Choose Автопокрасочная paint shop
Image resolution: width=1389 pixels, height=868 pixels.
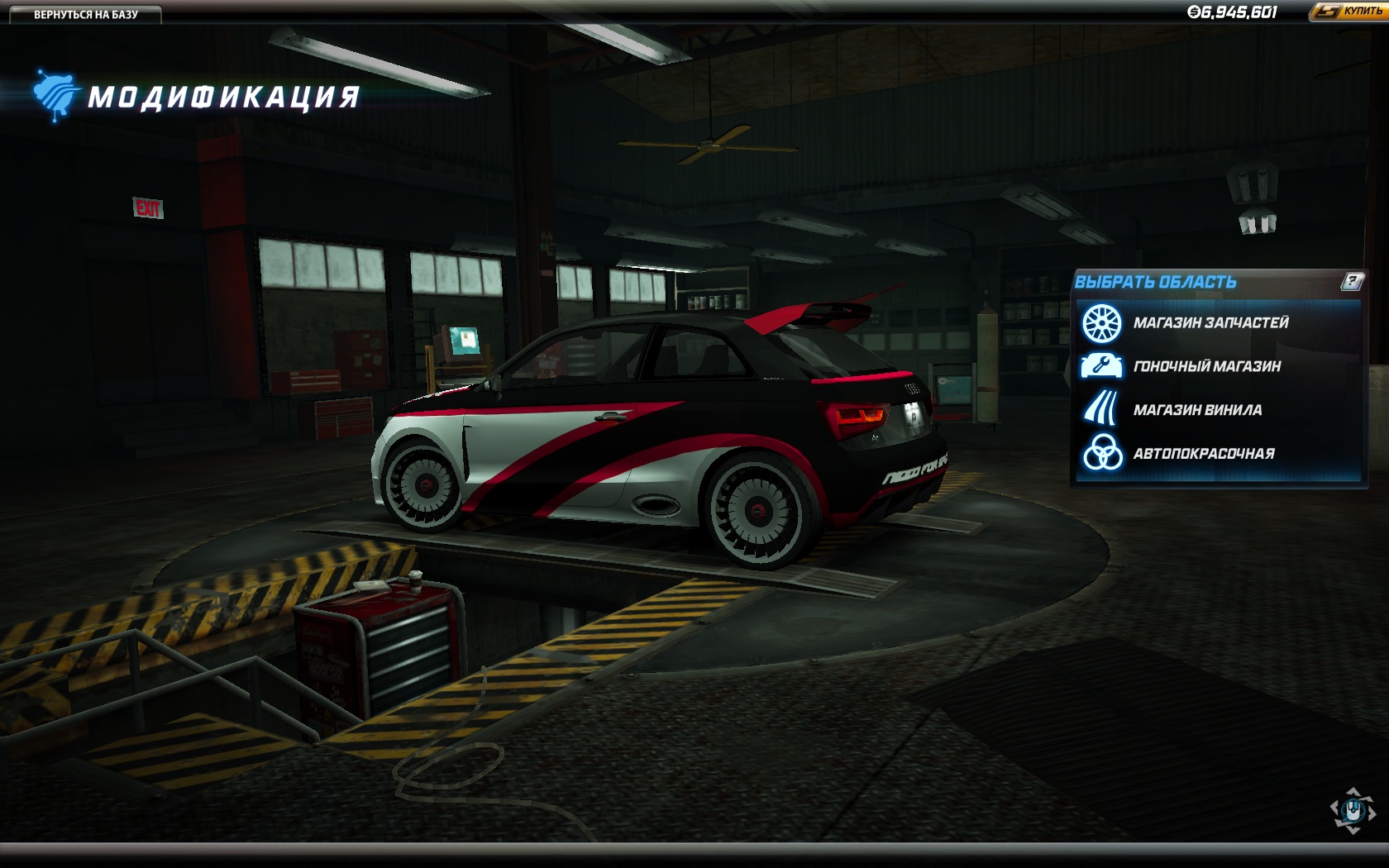click(1203, 454)
